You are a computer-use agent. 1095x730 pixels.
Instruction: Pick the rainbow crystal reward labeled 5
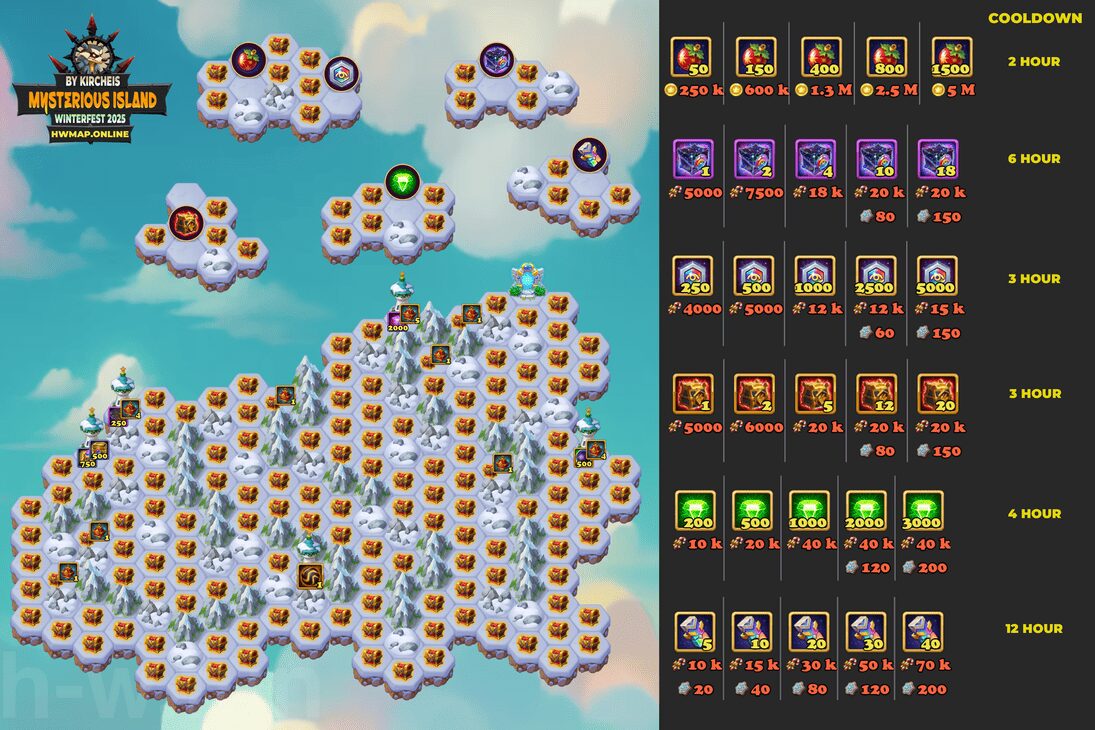(694, 632)
